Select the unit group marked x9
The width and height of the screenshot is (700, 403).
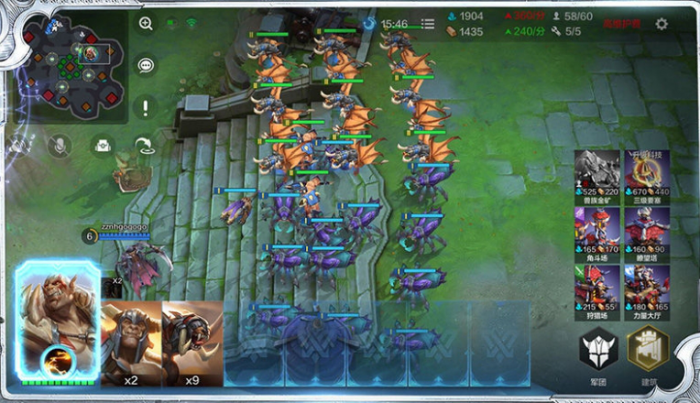coord(192,343)
